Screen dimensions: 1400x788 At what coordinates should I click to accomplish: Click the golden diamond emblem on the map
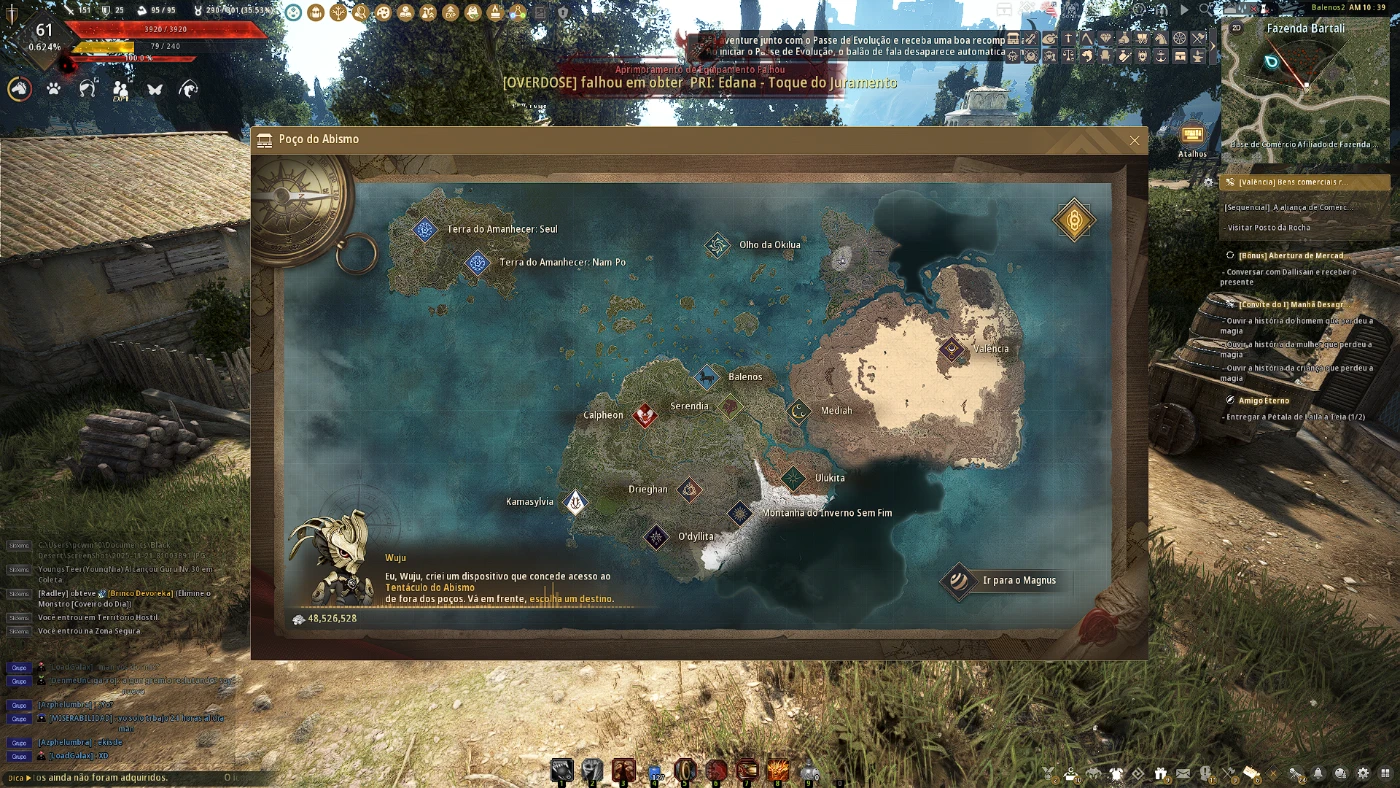coord(1074,220)
